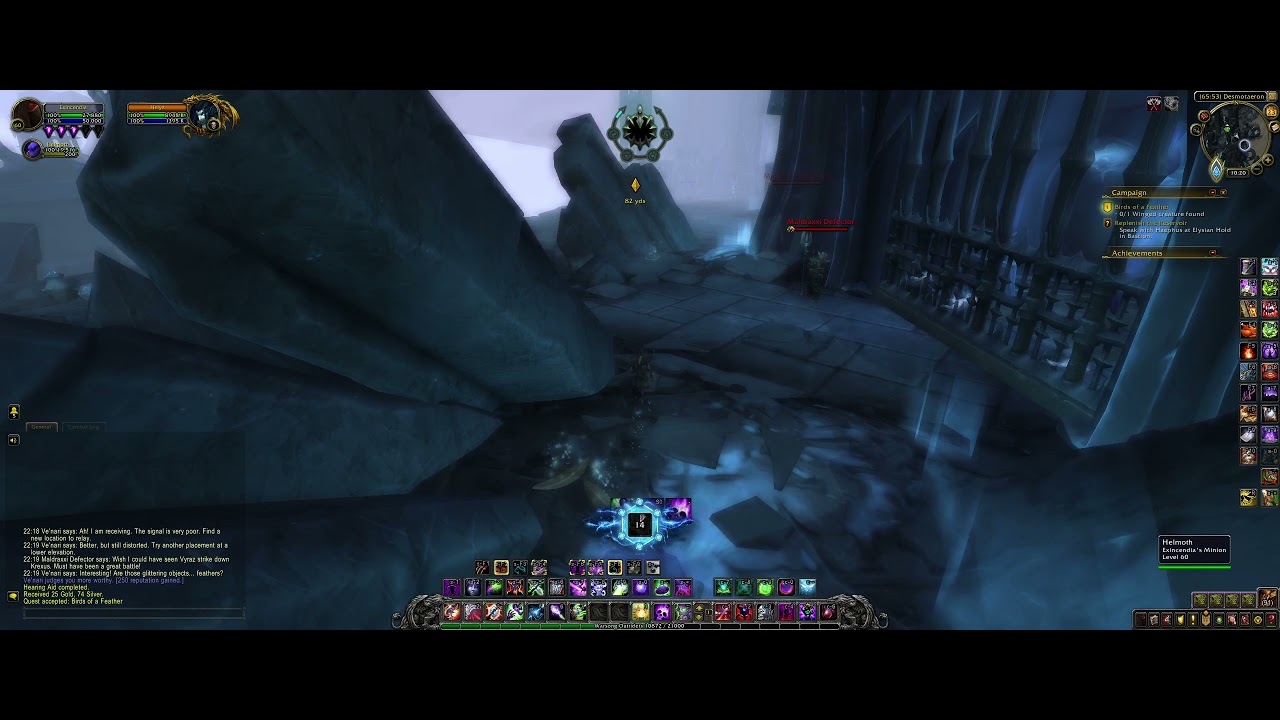Click the up arrow to switch action bar page

coord(699,608)
